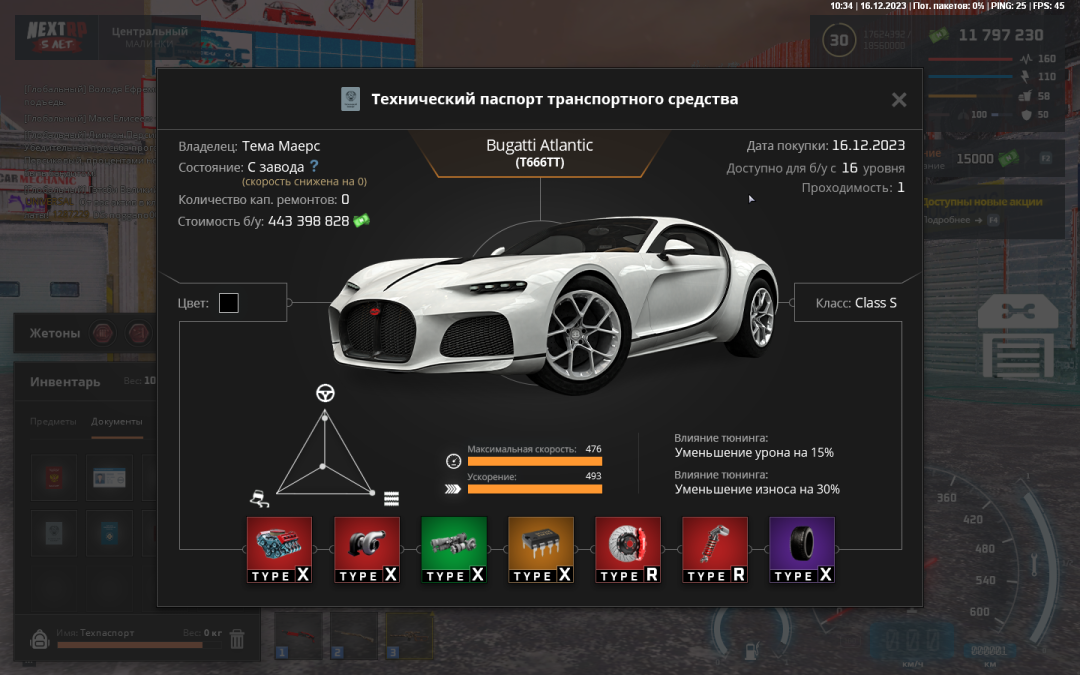Click the backpack icon in inventory footer

(40, 638)
